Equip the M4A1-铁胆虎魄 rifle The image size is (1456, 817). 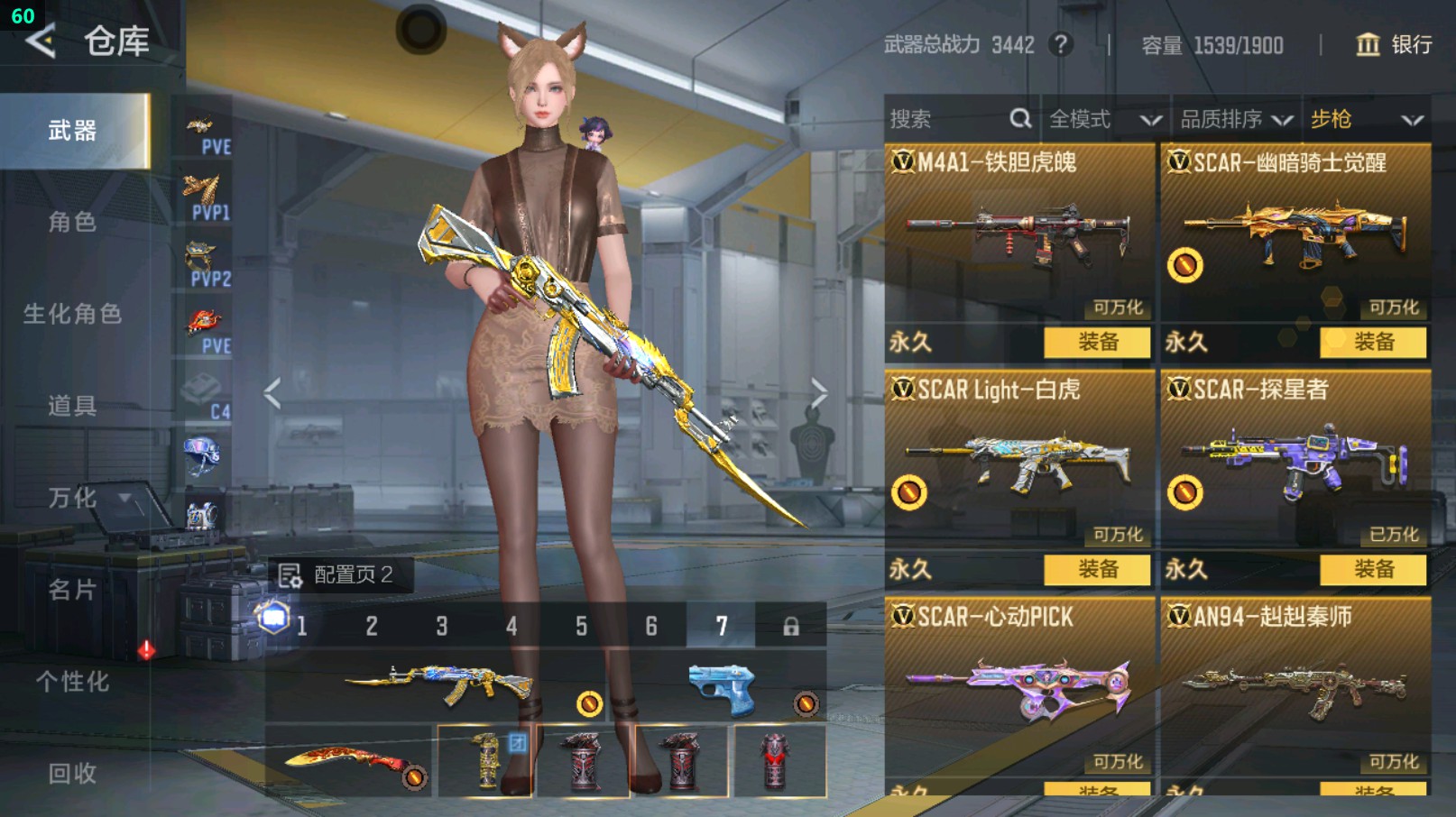point(1097,342)
